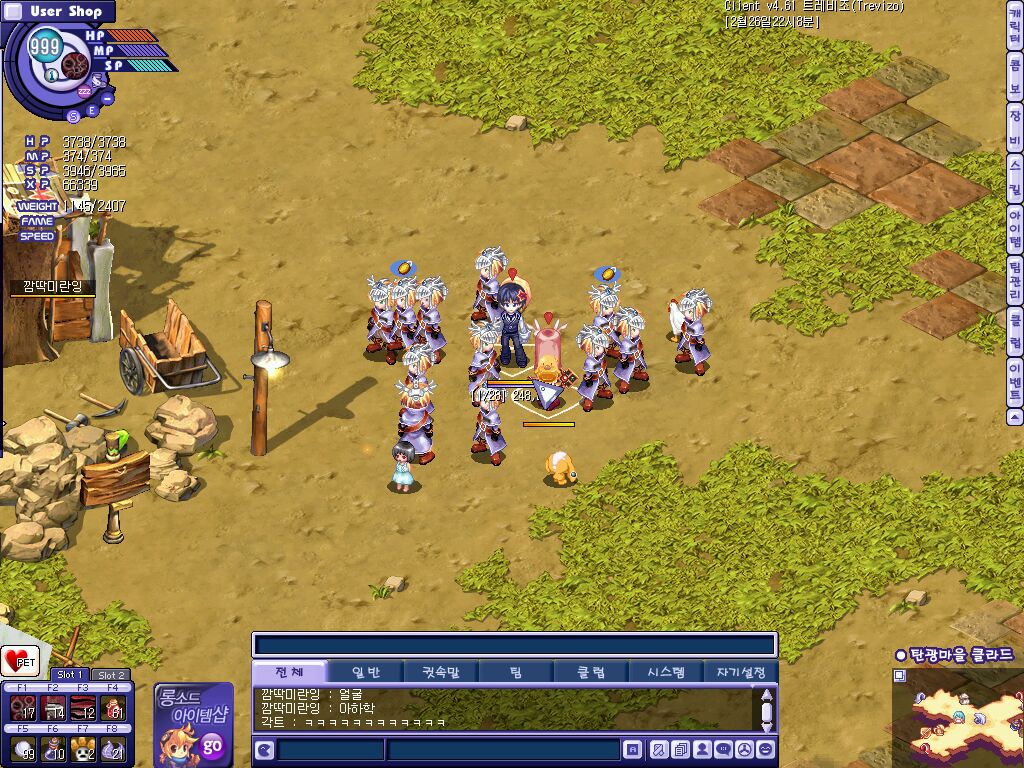The image size is (1024, 768).
Task: Open the 장비 (Equipment) side menu
Action: (x=1014, y=130)
